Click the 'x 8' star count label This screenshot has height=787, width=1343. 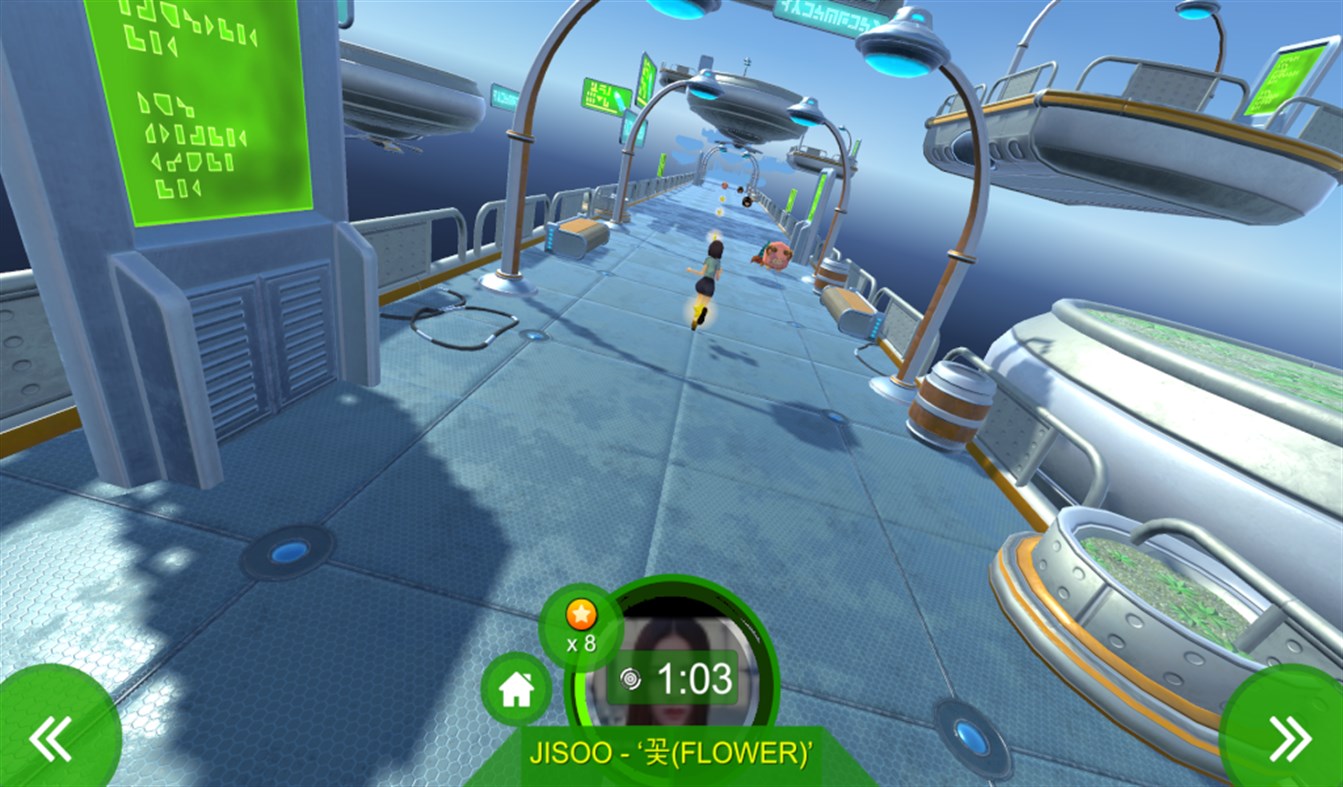[580, 645]
